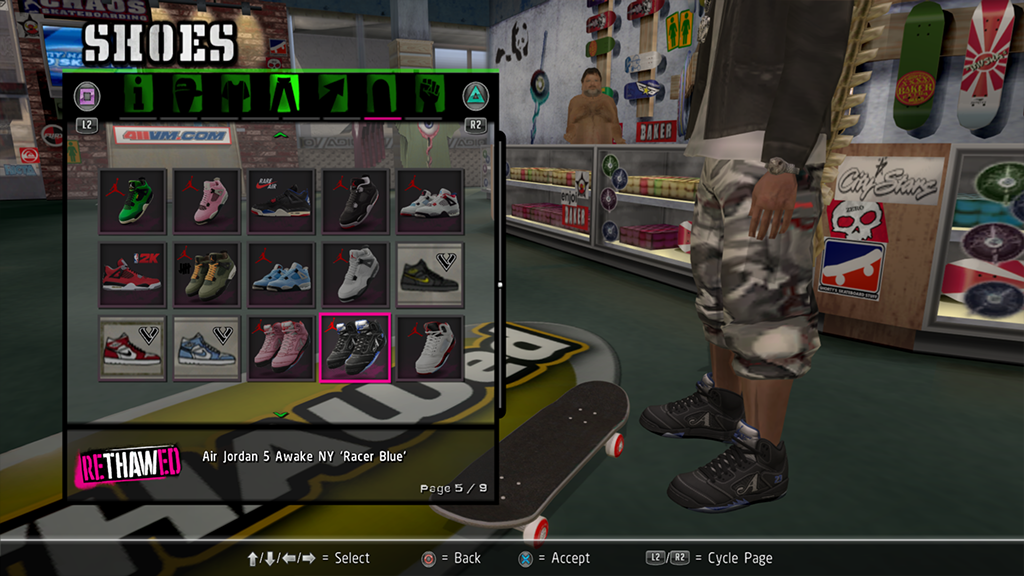Screen dimensions: 1024x576
Task: Open the pants category tab
Action: pyautogui.click(x=284, y=95)
